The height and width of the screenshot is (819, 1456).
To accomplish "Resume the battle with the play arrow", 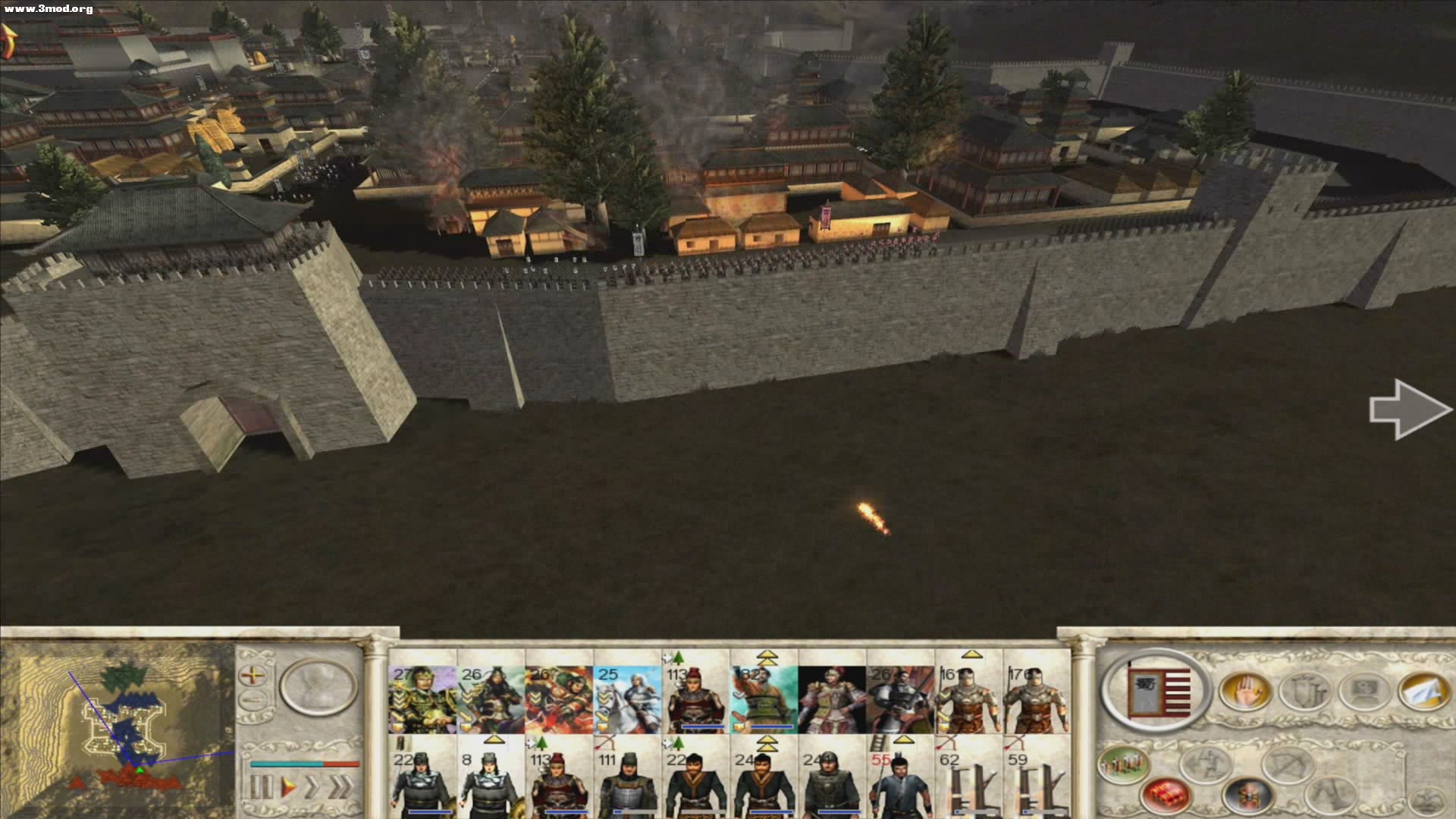I will [x=287, y=786].
